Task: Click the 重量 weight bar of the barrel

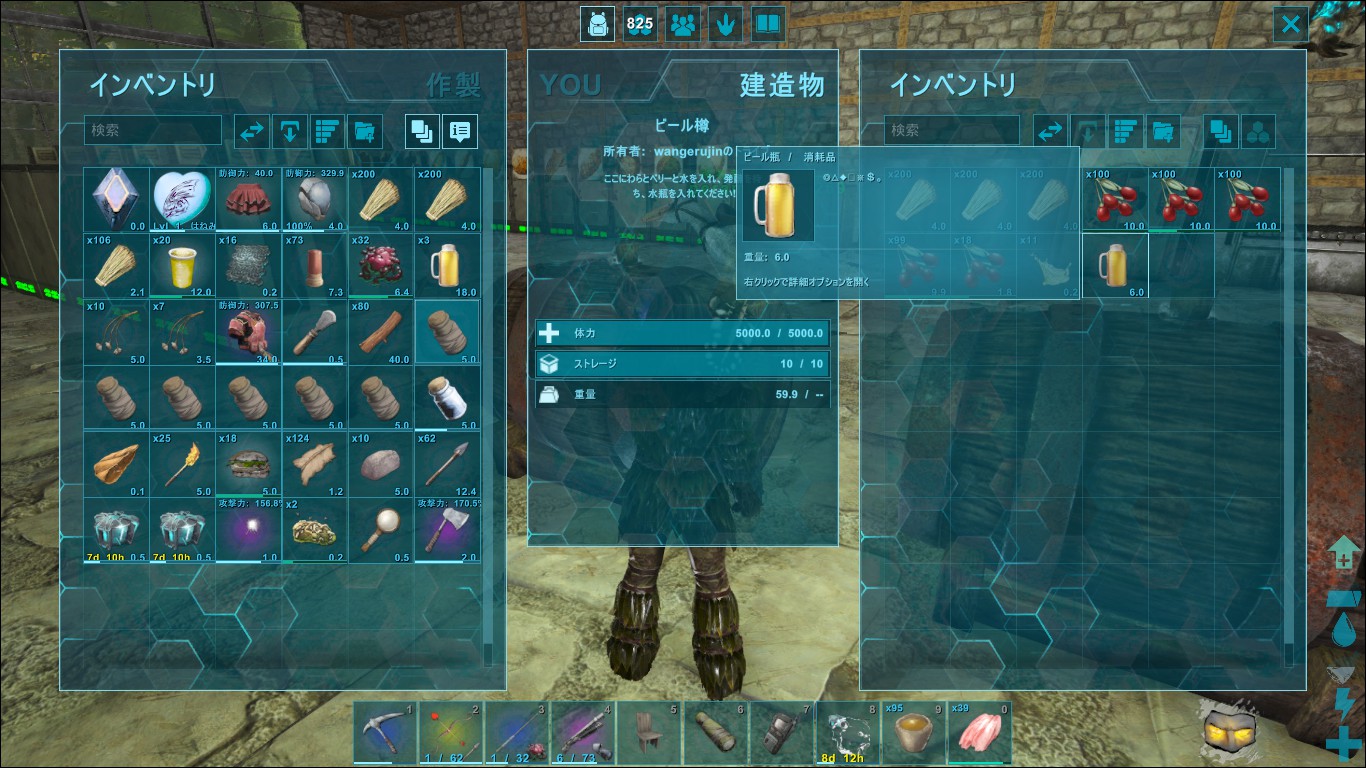Action: 681,394
